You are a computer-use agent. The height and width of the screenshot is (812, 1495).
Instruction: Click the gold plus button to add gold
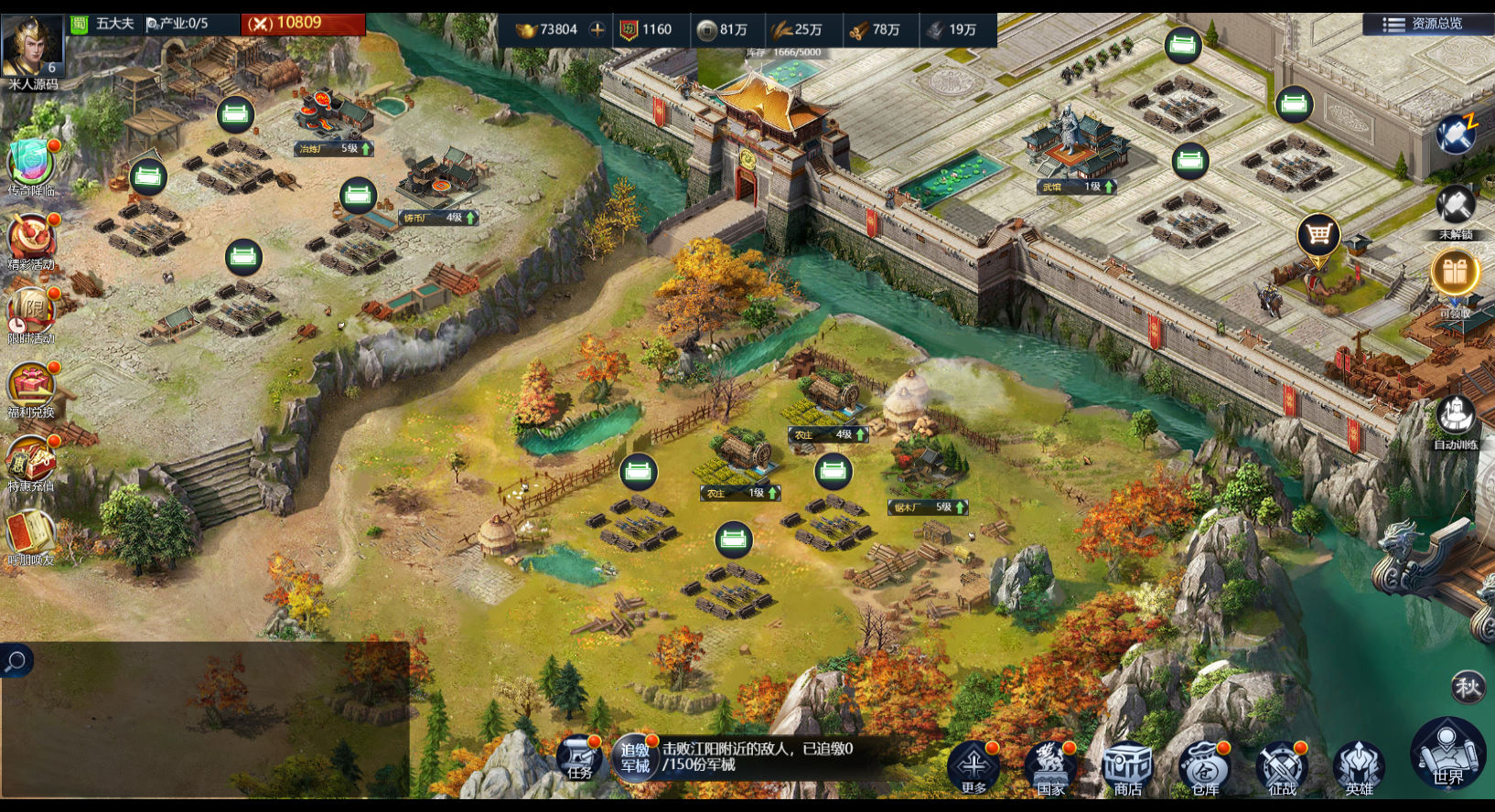[597, 29]
